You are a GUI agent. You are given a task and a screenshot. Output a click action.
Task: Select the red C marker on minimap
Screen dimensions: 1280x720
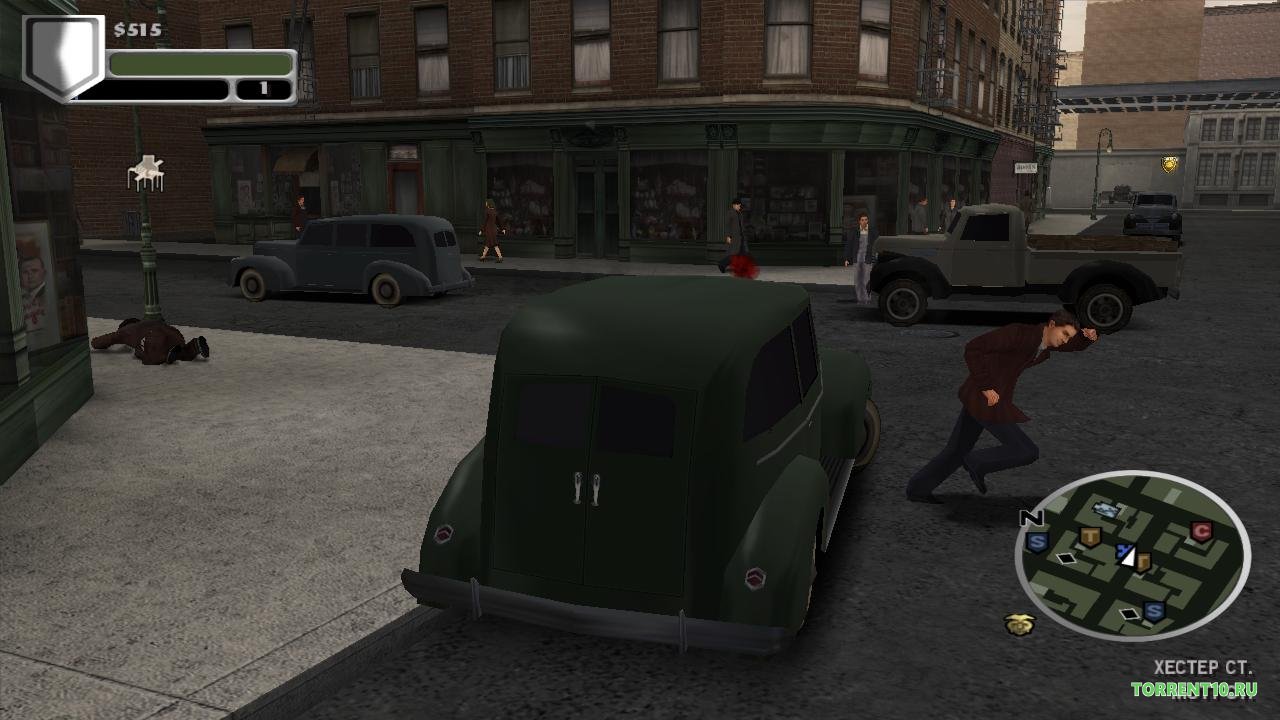click(1201, 532)
